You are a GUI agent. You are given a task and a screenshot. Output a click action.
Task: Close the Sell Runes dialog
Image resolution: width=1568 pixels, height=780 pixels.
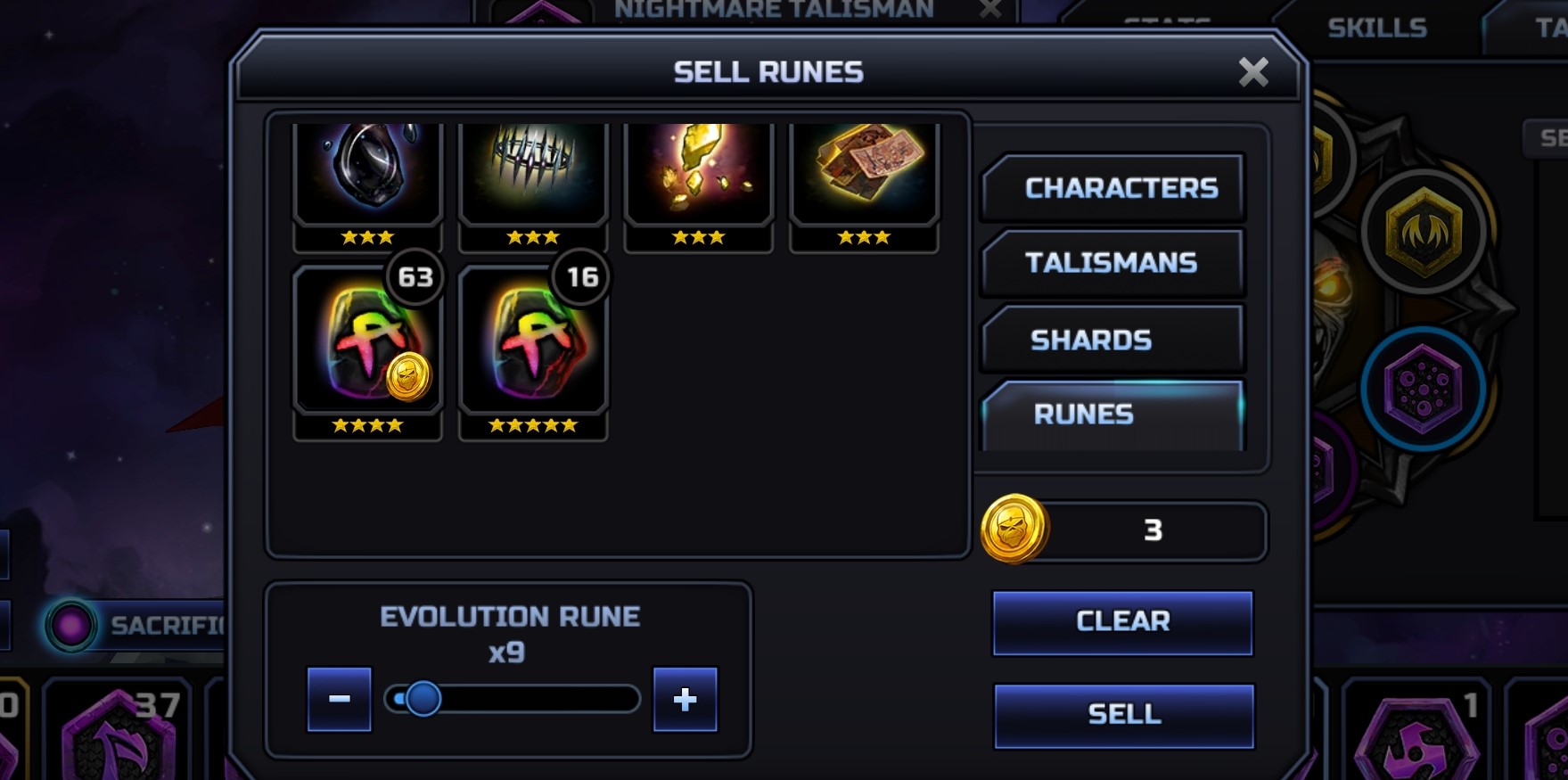tap(1252, 72)
